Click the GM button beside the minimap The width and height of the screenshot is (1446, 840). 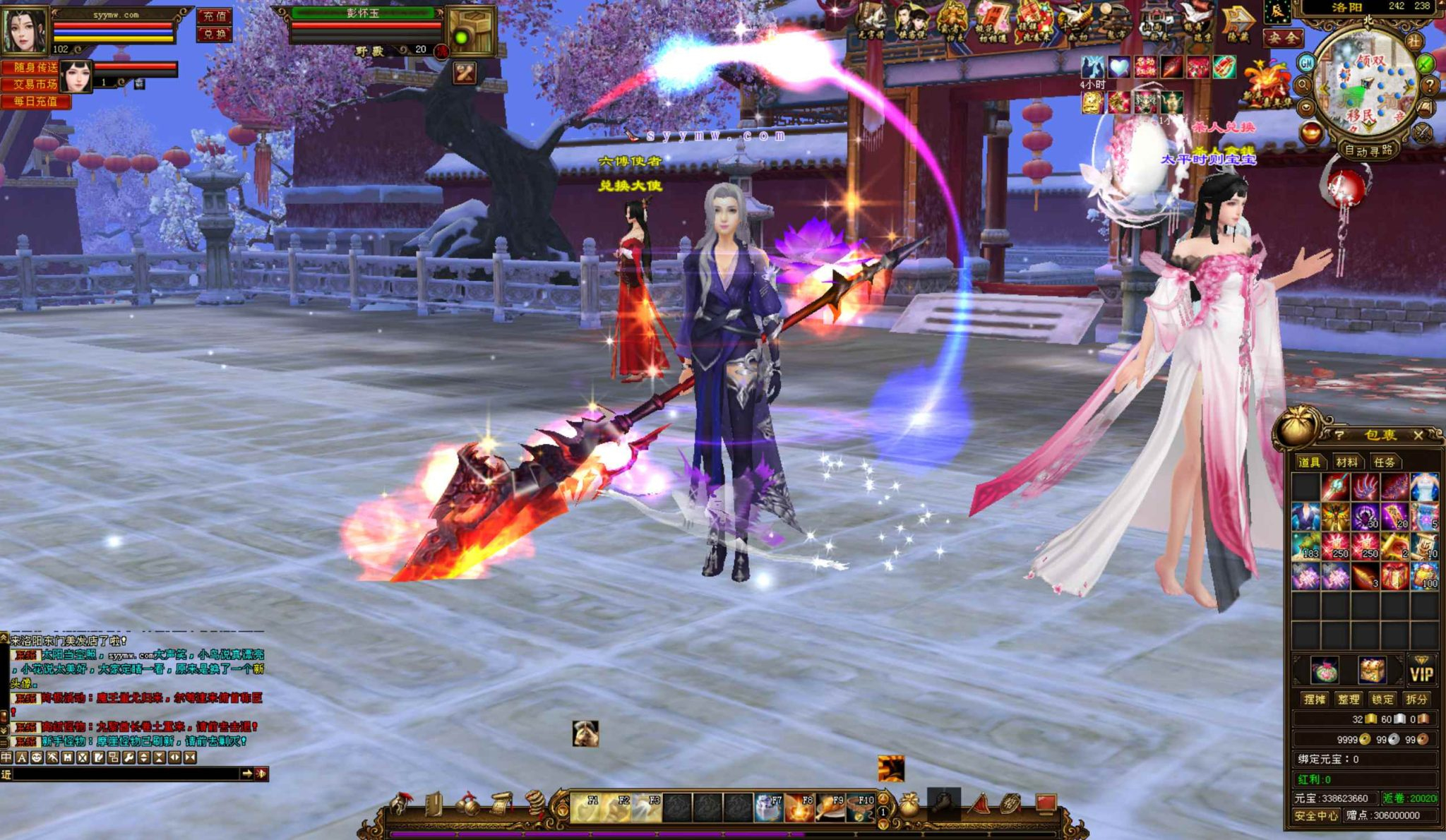tap(1307, 64)
